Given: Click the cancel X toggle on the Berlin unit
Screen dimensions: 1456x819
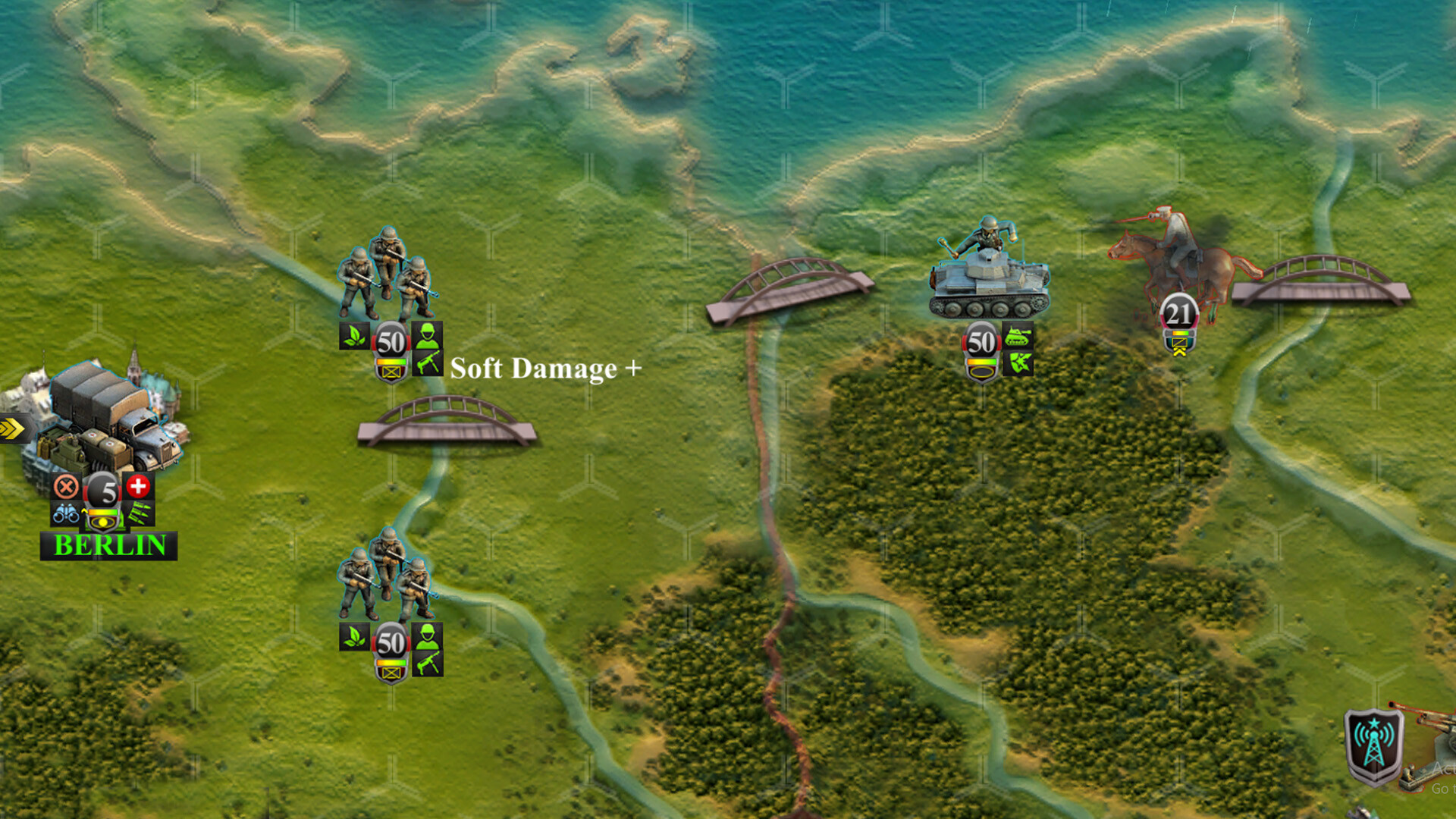Looking at the screenshot, I should click(x=64, y=485).
